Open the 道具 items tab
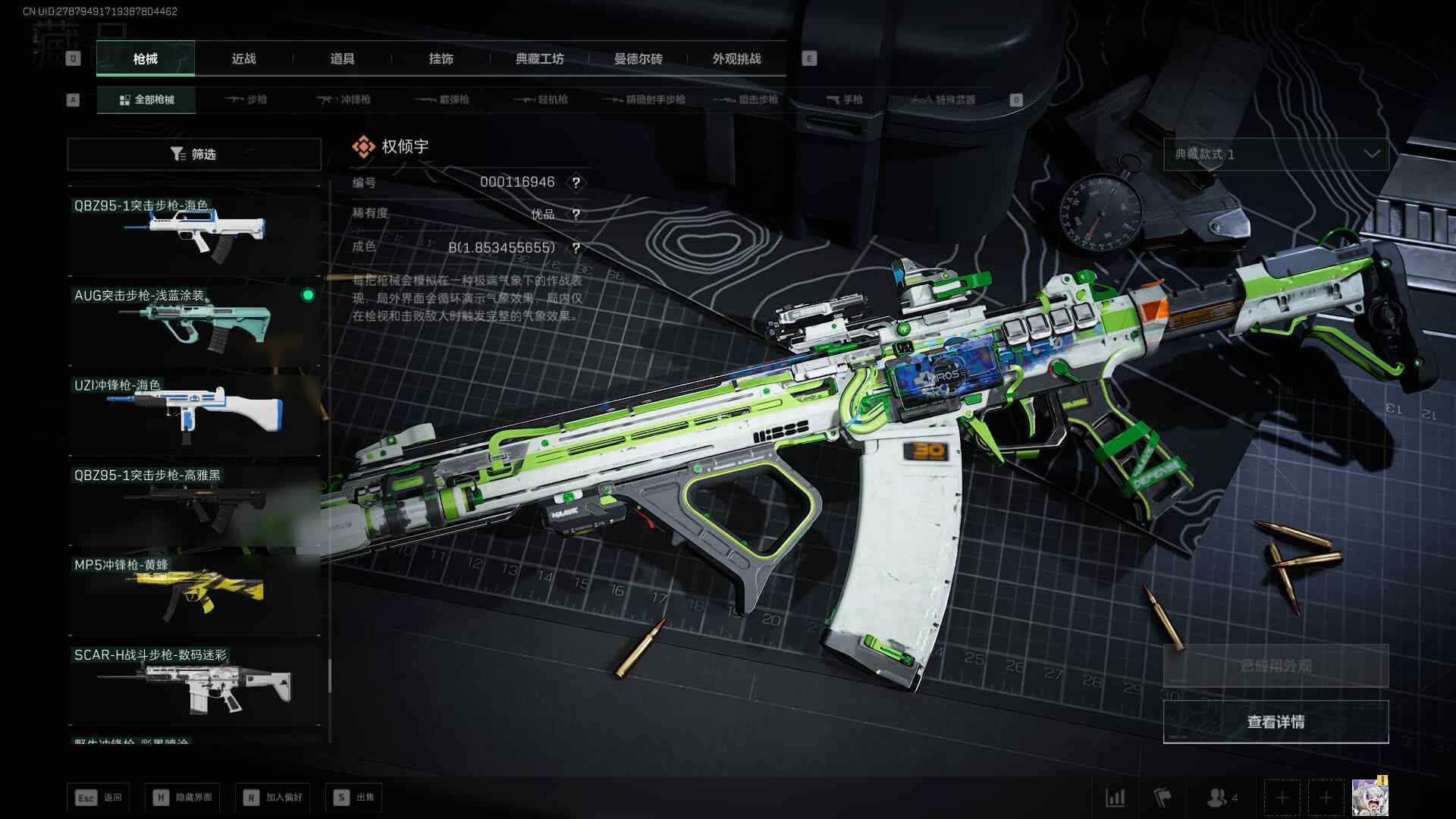 pos(342,58)
